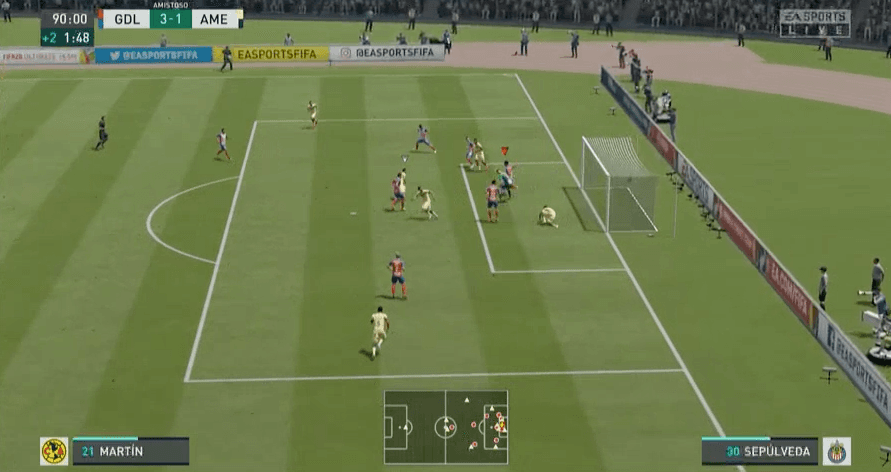
Task: Select the 30 Sepúlveda player panel
Action: coord(759,451)
